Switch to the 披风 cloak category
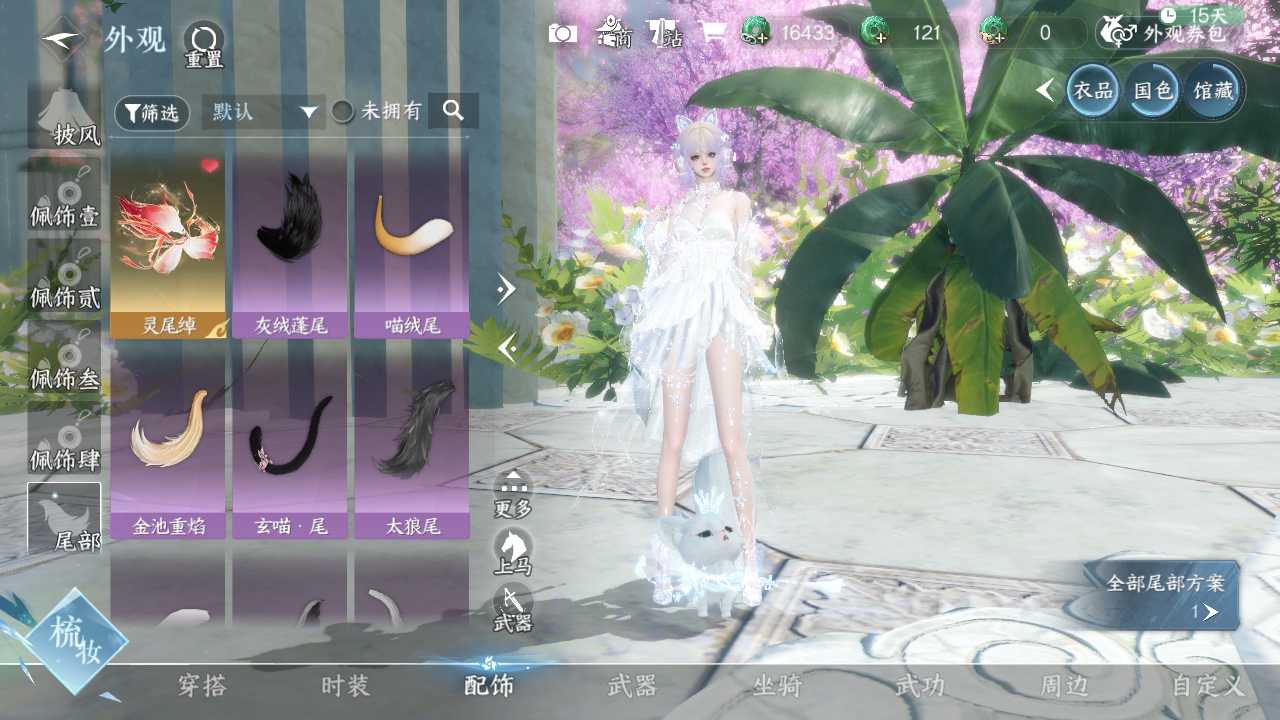This screenshot has height=720, width=1280. pyautogui.click(x=65, y=118)
